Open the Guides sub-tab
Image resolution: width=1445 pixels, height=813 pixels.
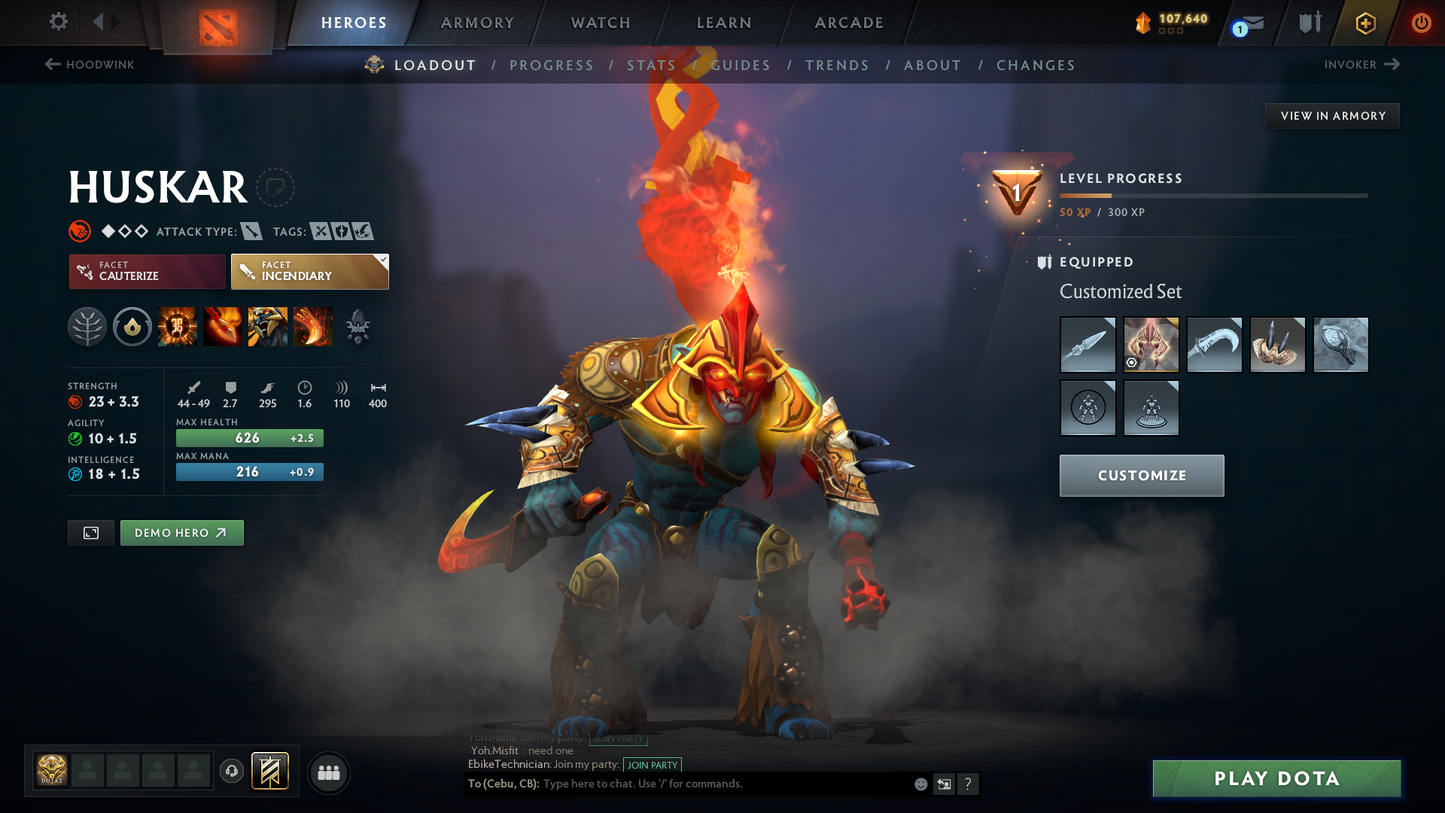741,65
